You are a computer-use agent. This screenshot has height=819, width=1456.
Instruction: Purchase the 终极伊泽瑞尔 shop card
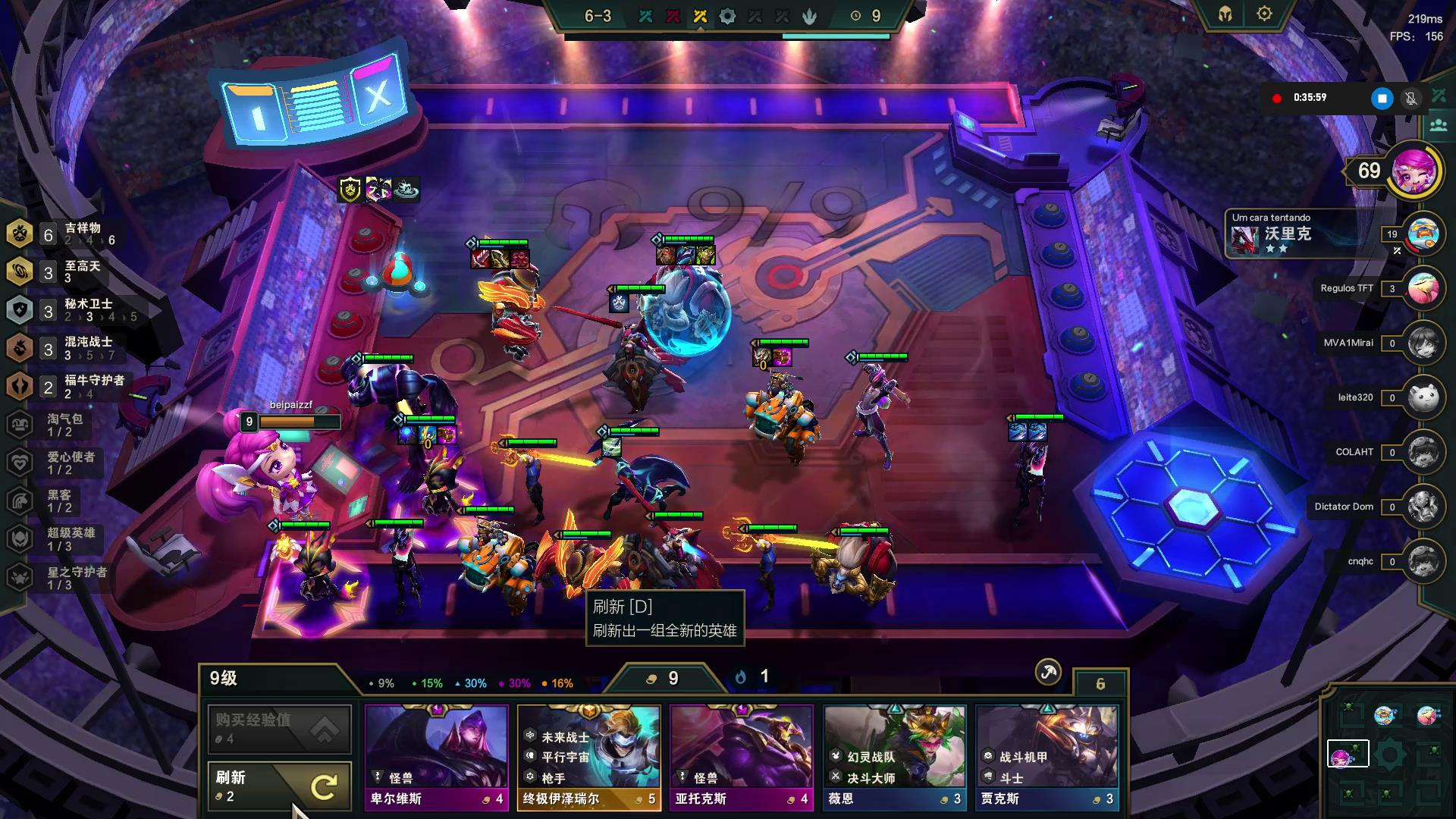pyautogui.click(x=588, y=757)
